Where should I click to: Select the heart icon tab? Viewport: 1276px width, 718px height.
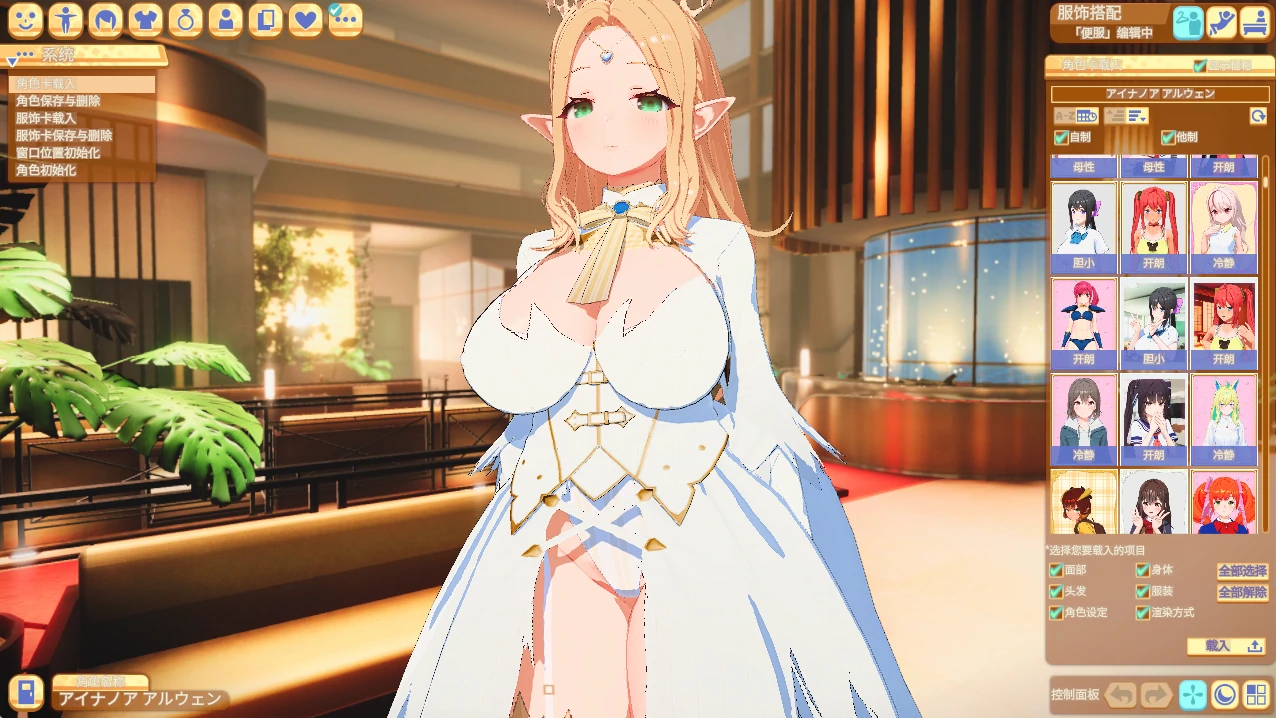click(305, 19)
